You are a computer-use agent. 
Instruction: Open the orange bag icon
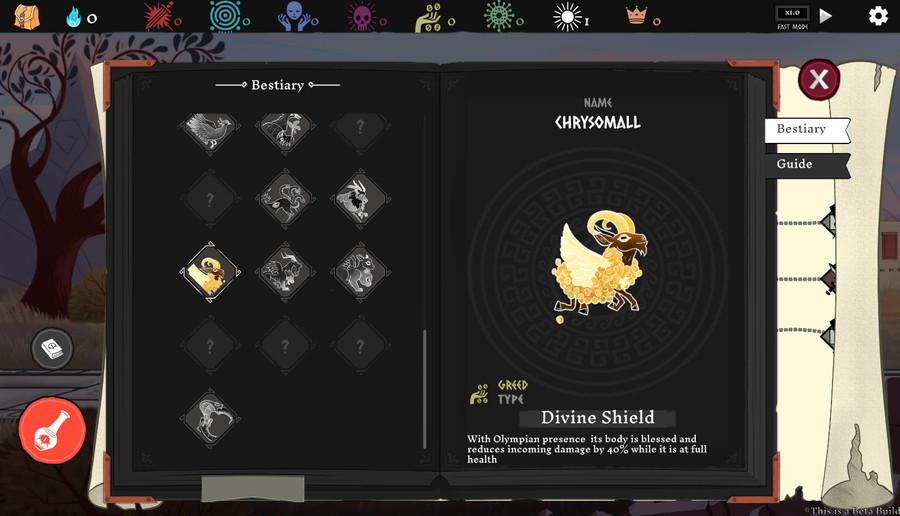tap(27, 16)
